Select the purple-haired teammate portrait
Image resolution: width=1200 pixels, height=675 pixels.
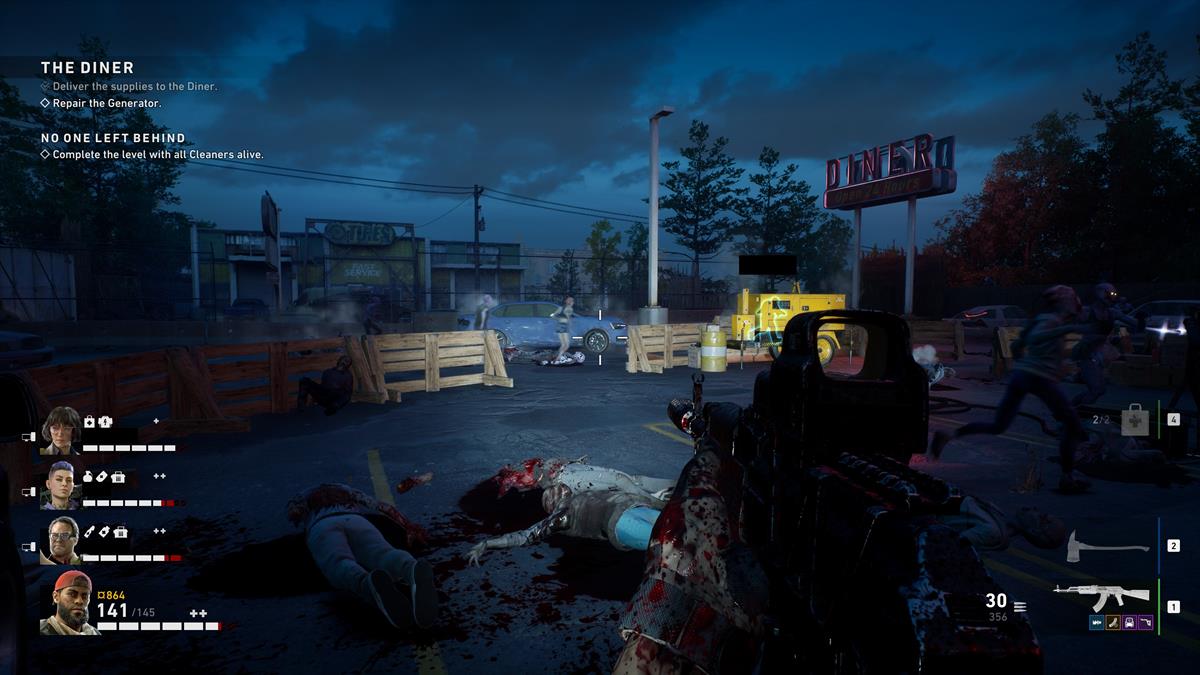click(x=60, y=484)
